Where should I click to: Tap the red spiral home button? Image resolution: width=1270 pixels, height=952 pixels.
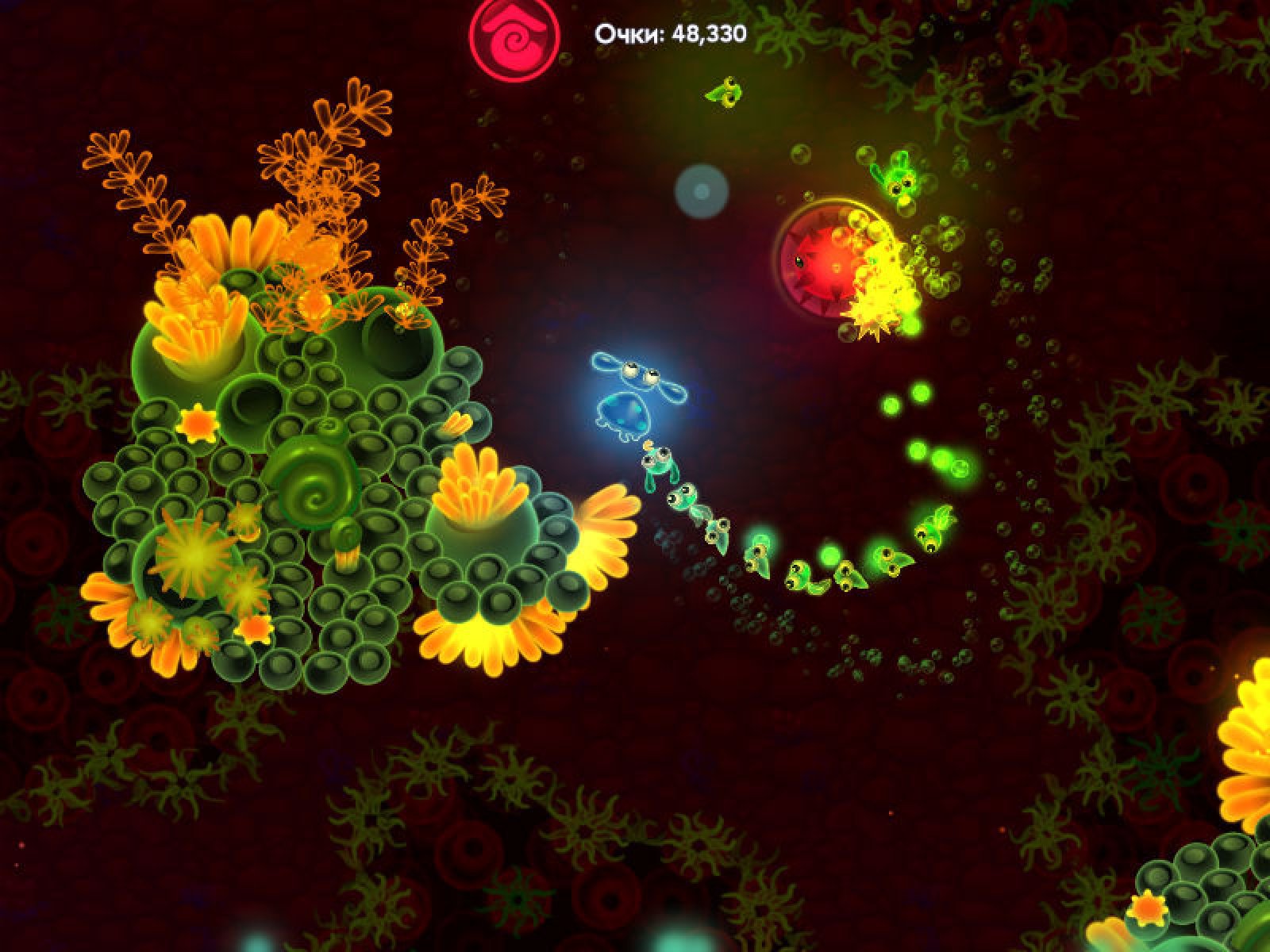coord(514,34)
